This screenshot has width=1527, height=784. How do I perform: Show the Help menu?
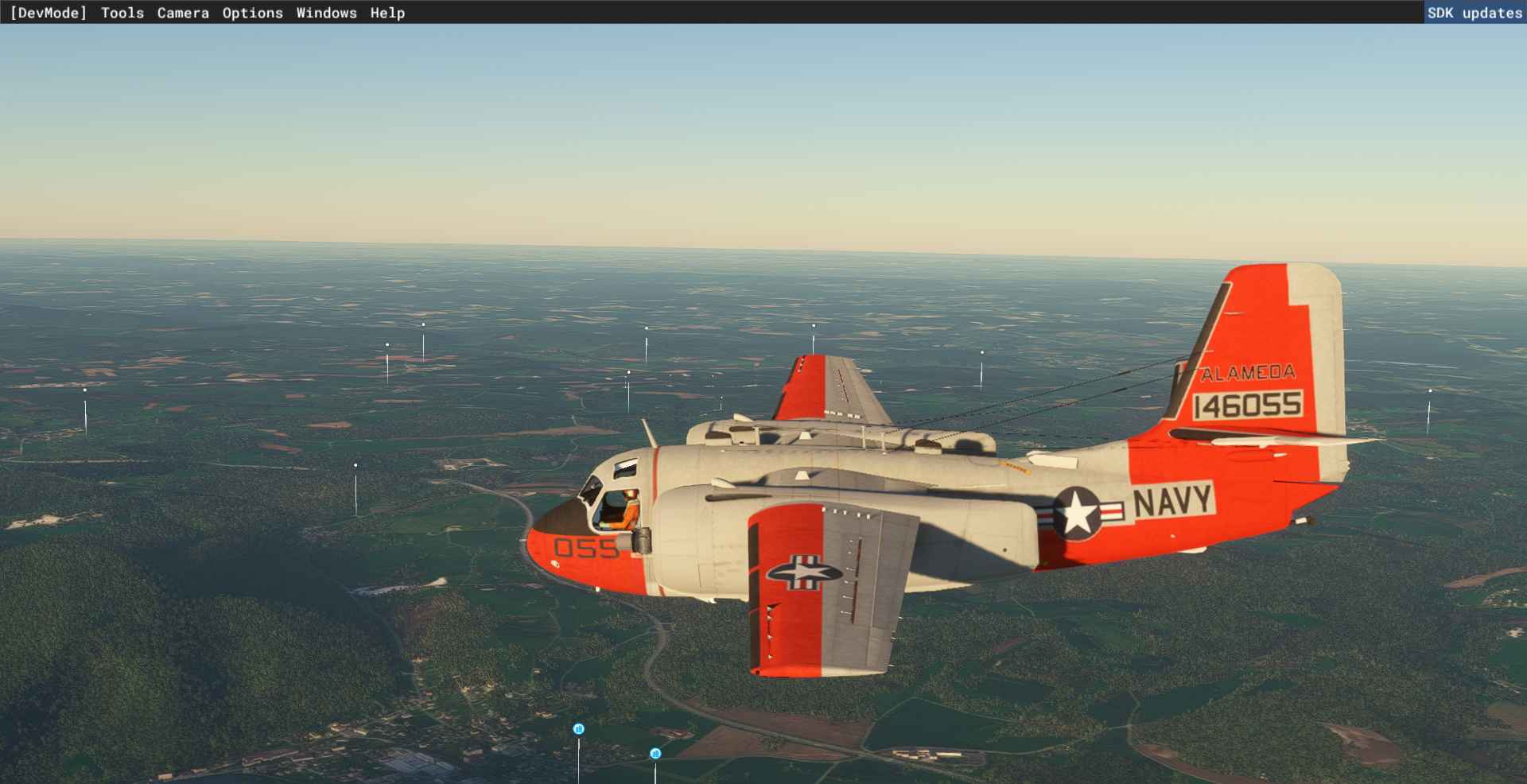[x=387, y=13]
